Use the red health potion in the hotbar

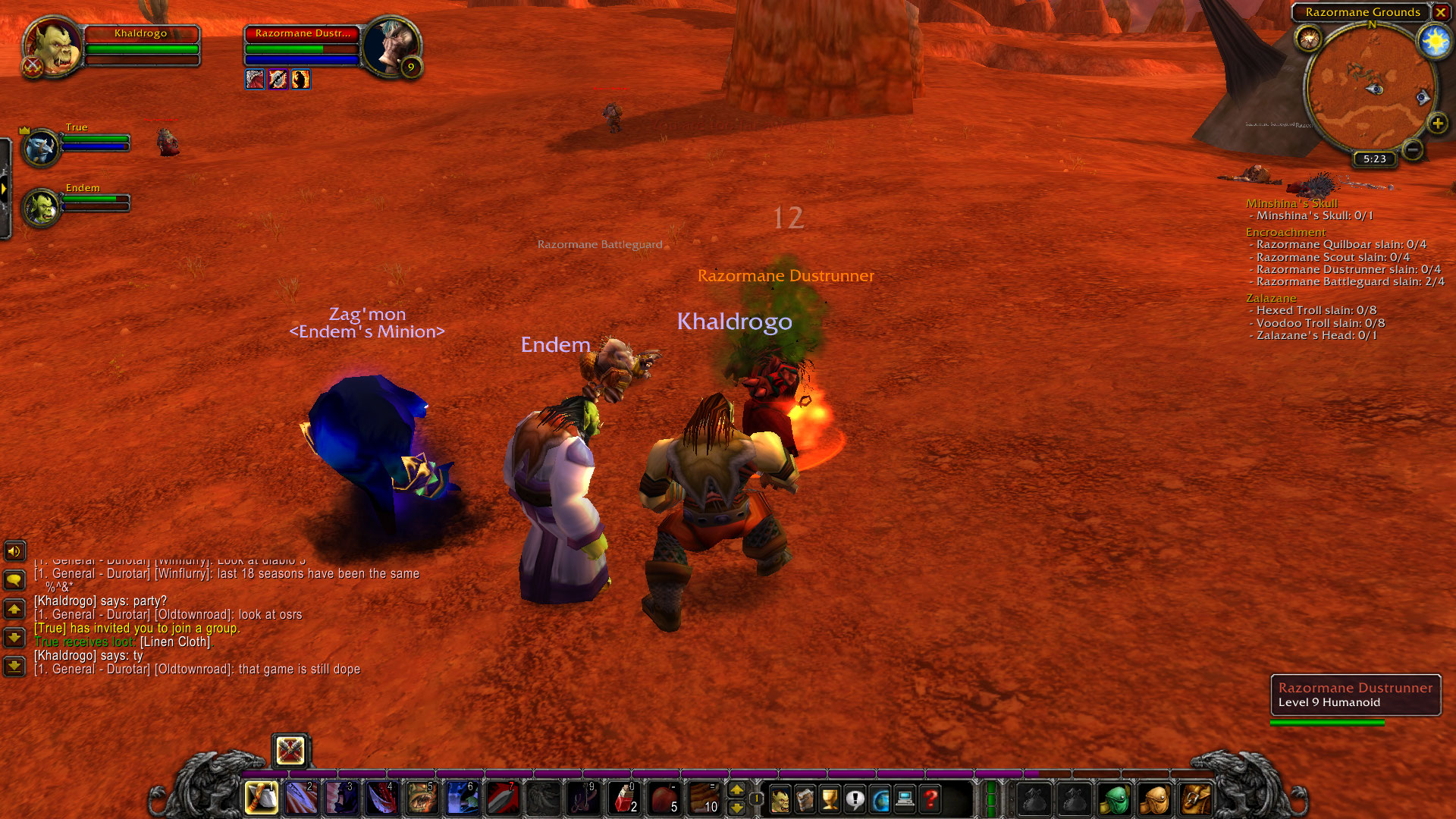point(624,798)
